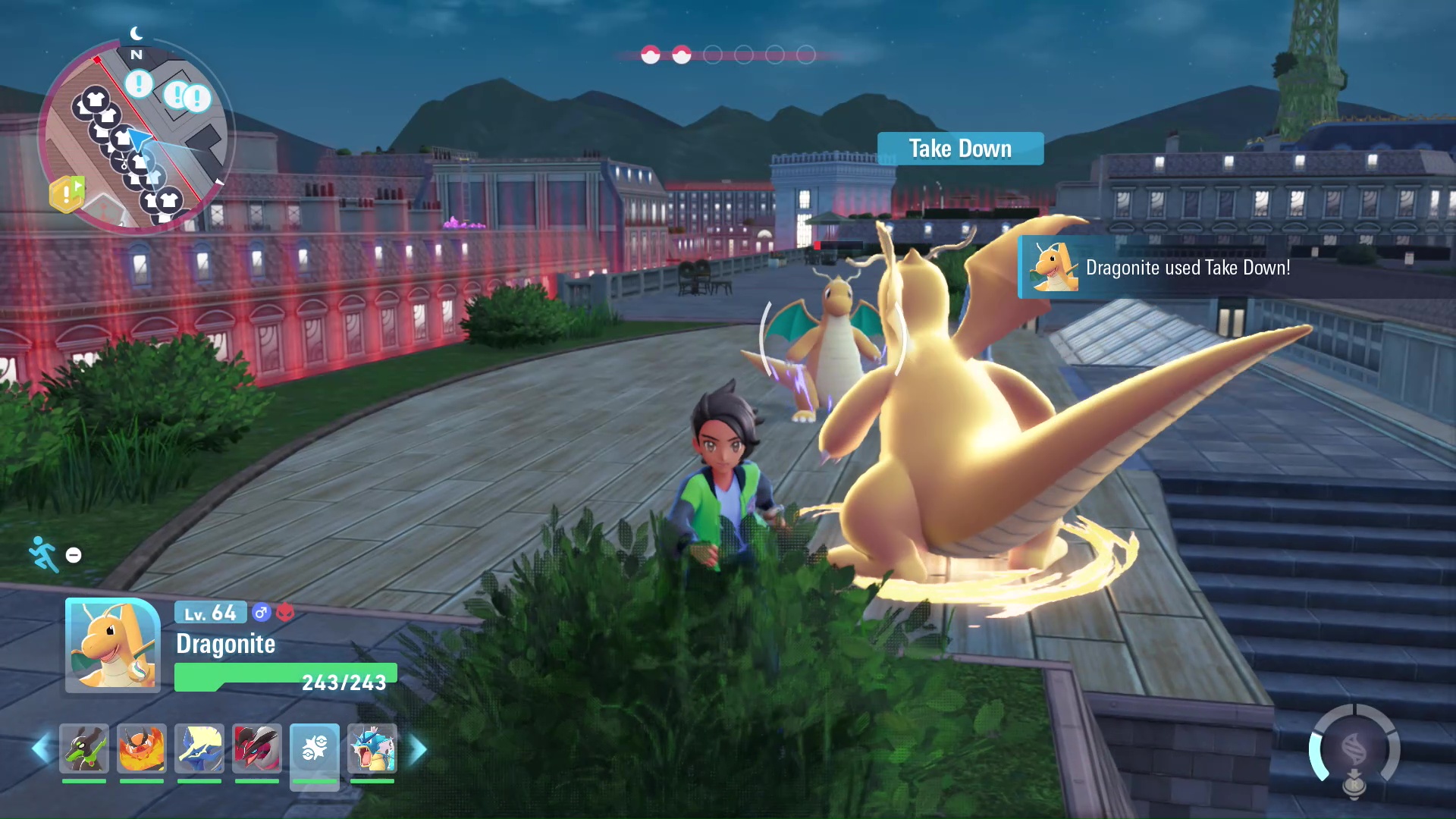1456x819 pixels.
Task: Click the Emboar party slot icon
Action: click(141, 749)
